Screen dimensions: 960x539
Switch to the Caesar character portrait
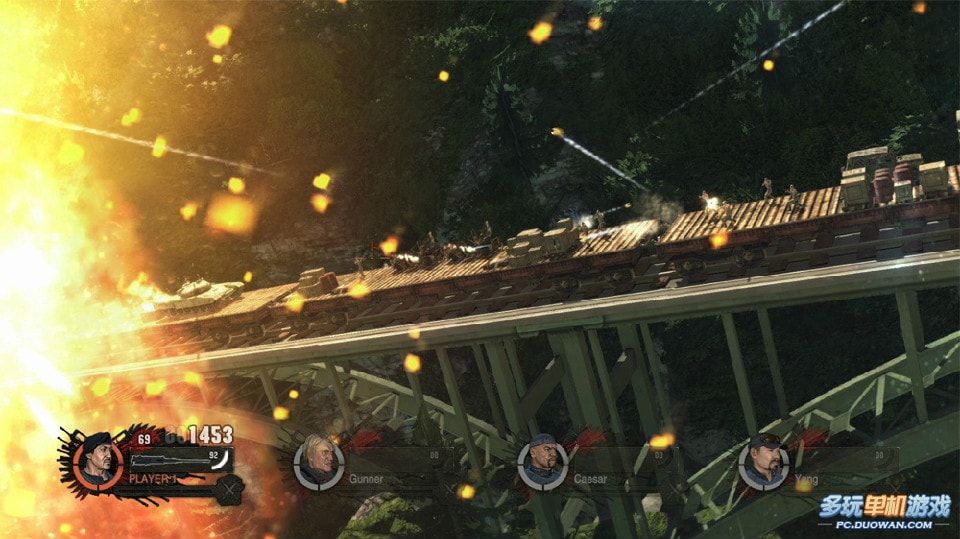543,464
